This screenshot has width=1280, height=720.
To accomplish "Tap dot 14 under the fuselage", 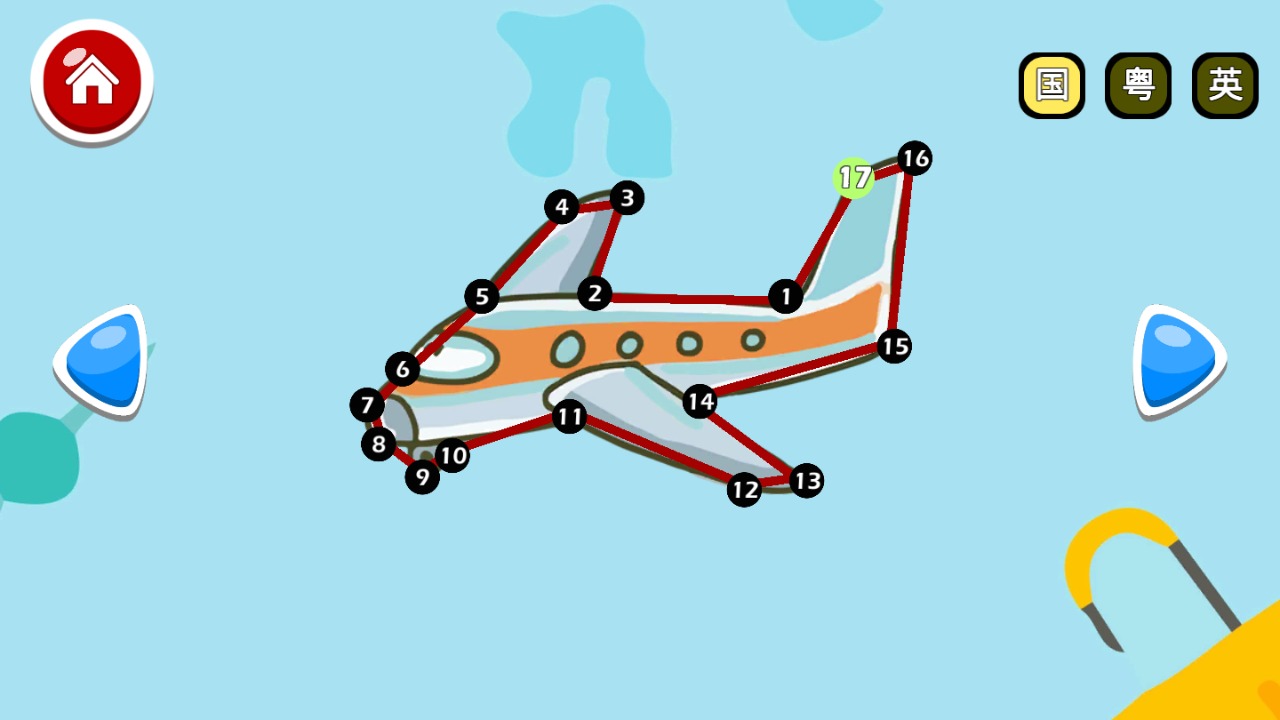I will coord(701,401).
